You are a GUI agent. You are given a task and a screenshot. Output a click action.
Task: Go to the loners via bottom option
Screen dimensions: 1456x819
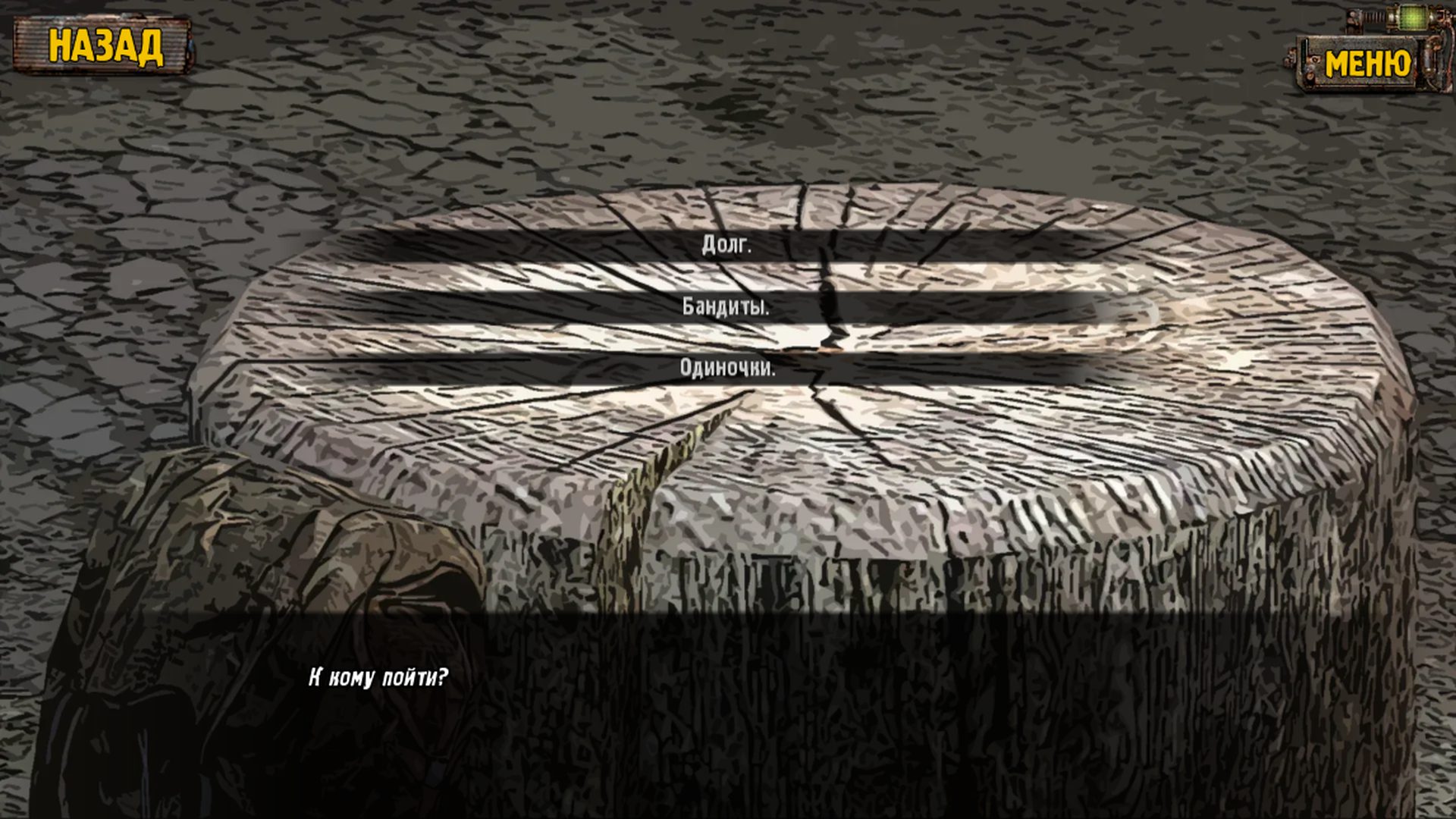click(726, 370)
